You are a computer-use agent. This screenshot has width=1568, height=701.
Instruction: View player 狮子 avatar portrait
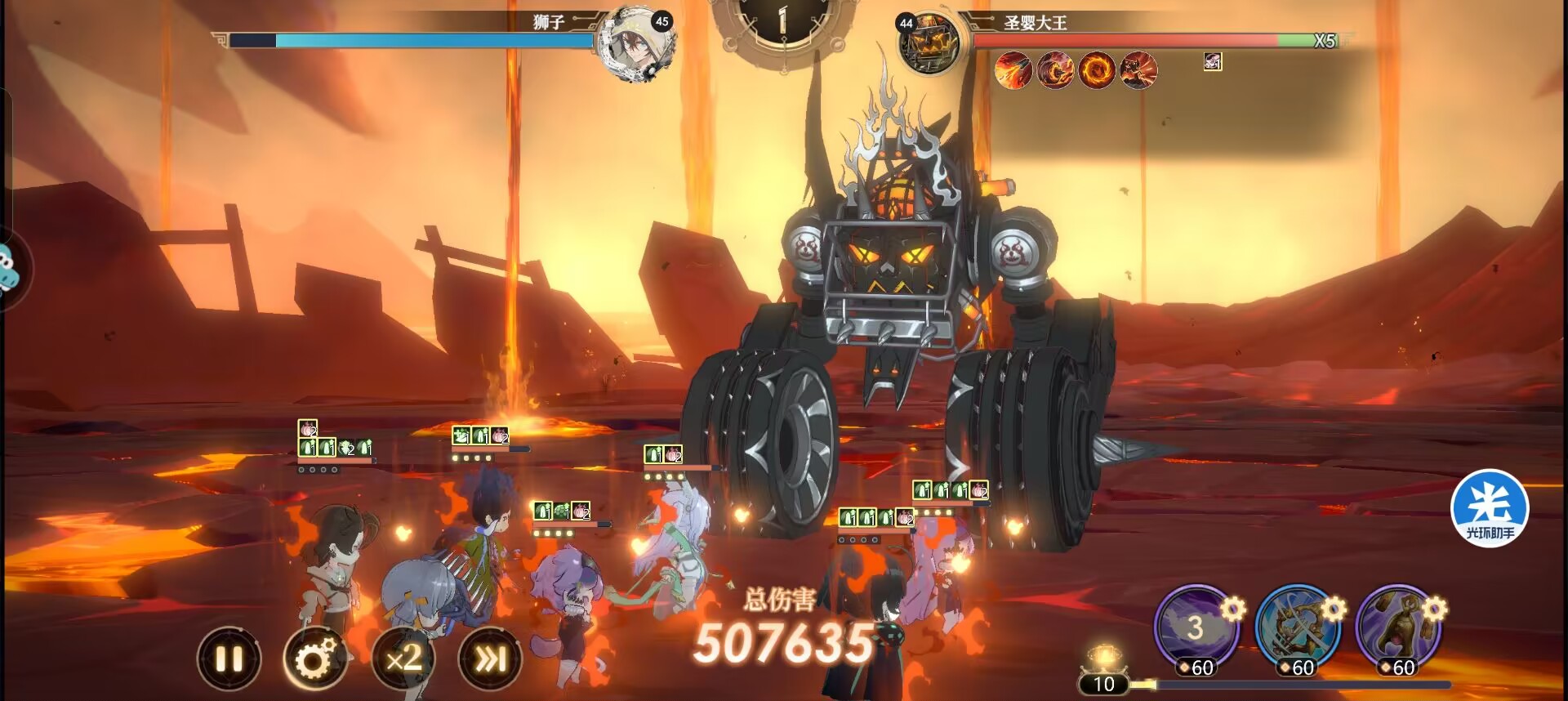[x=637, y=44]
